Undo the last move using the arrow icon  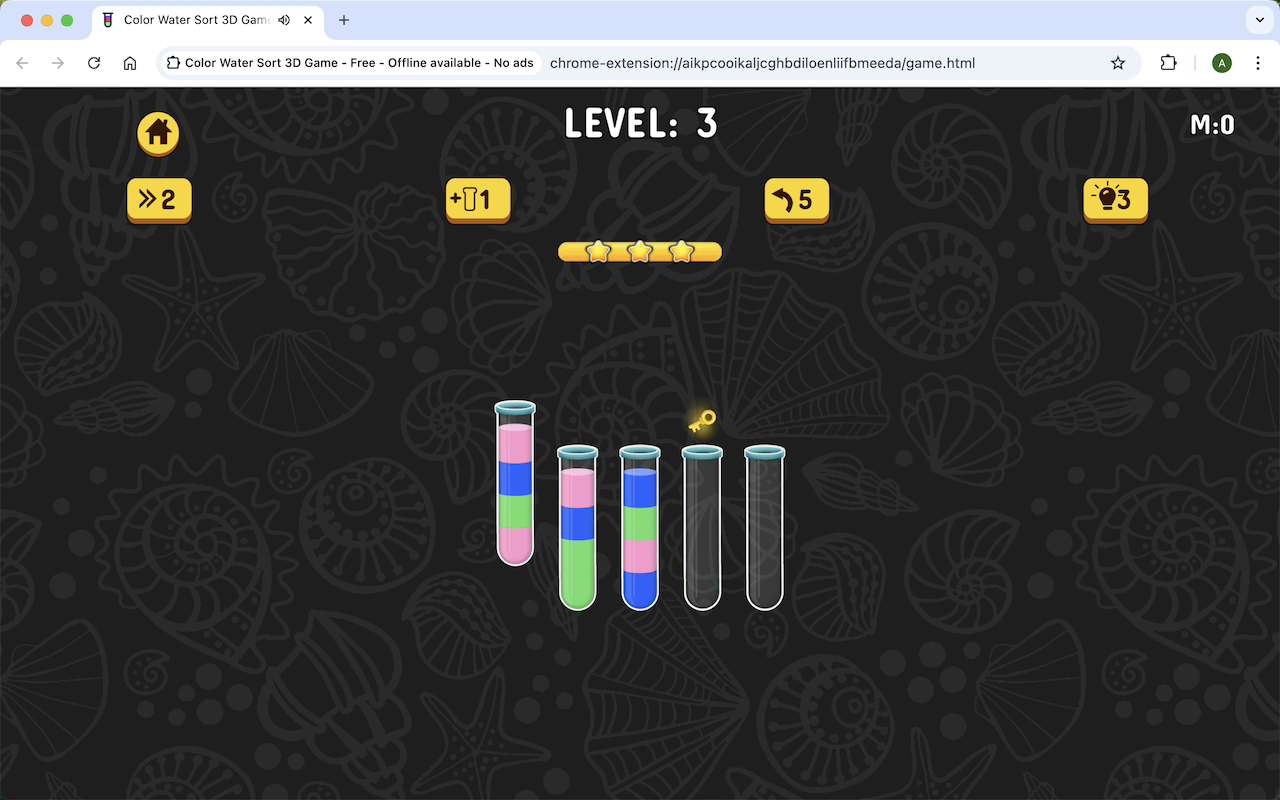click(796, 200)
